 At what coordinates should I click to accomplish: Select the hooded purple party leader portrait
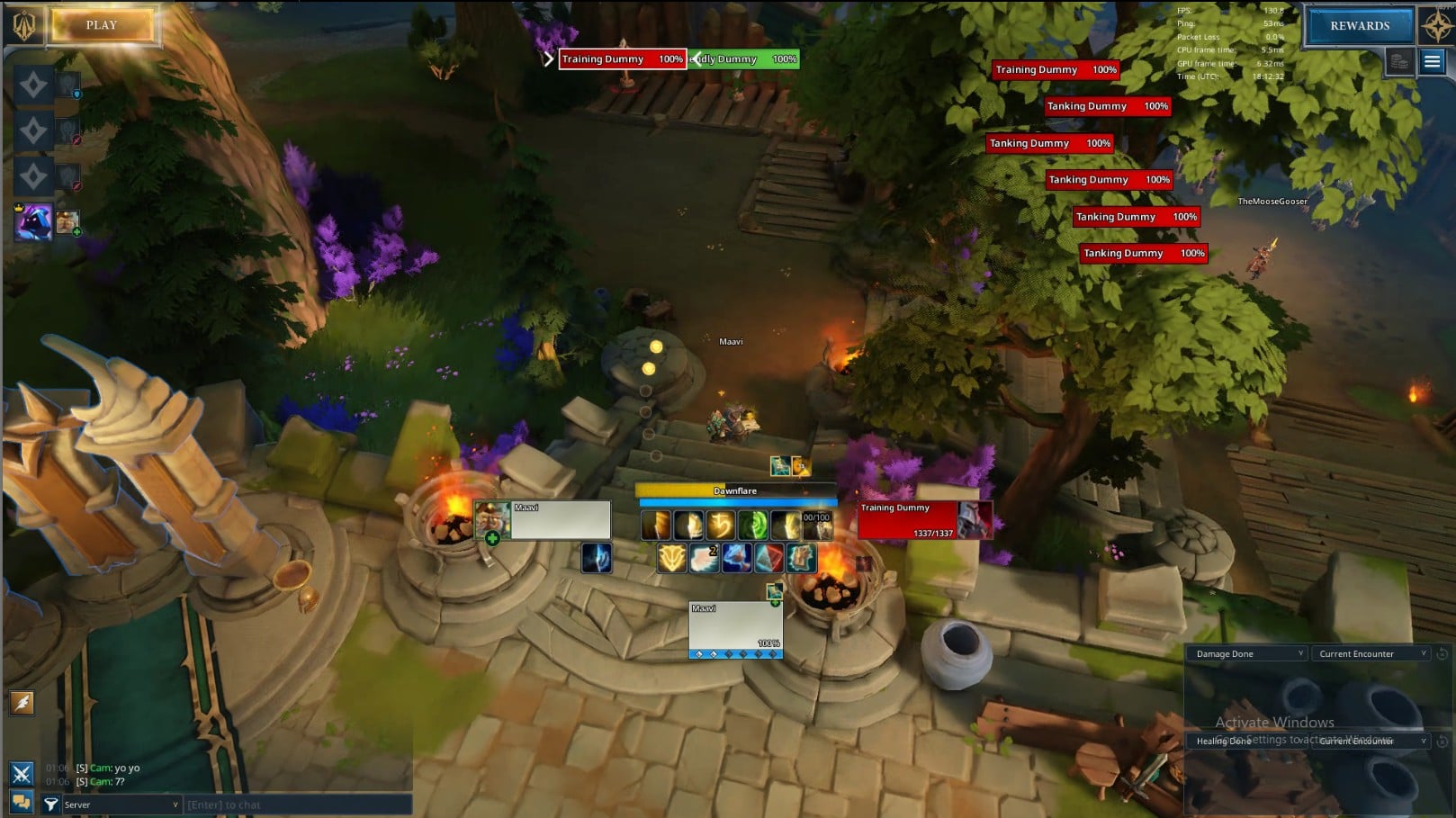click(32, 222)
